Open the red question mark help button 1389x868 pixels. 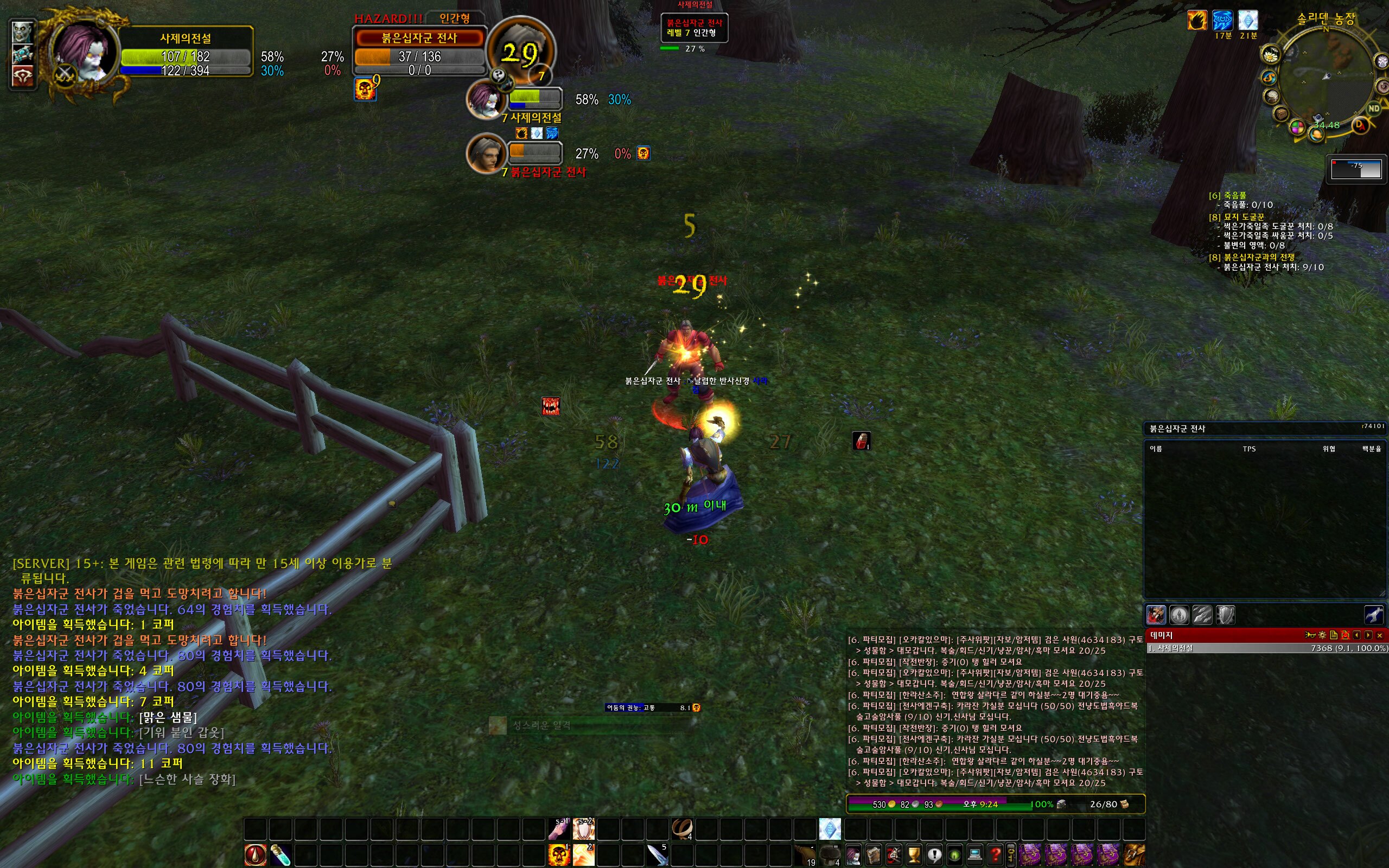[x=995, y=855]
